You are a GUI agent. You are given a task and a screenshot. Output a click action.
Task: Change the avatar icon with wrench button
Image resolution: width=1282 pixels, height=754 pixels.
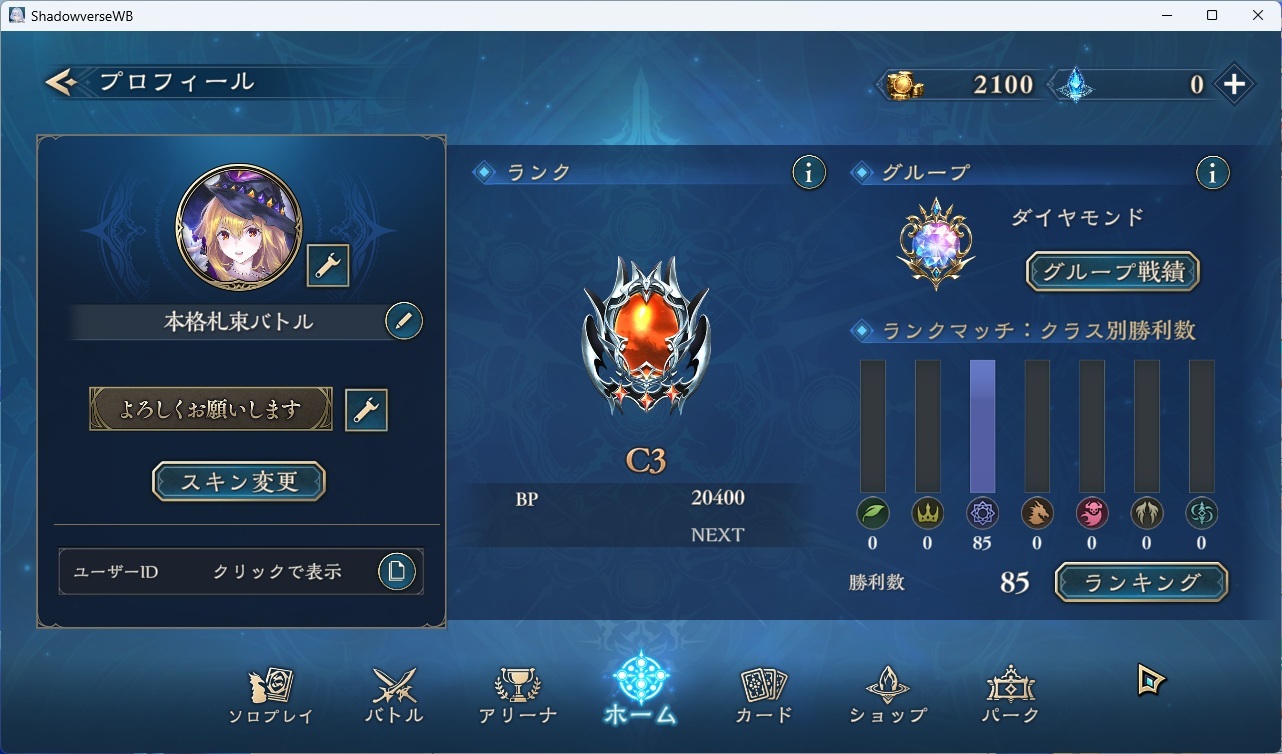pyautogui.click(x=328, y=265)
